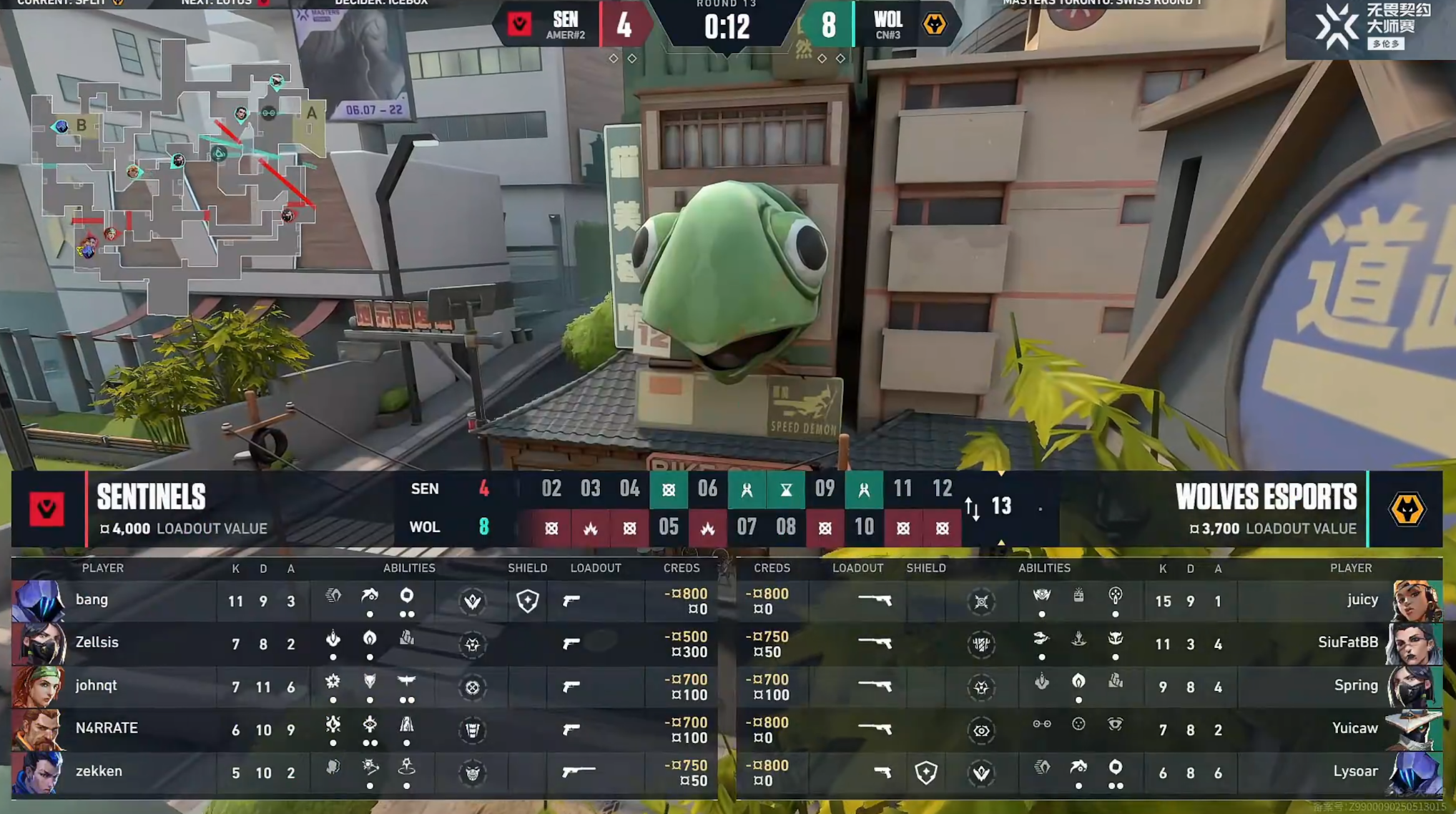Click bang's shield icon in the Shield column
1456x814 pixels.
tap(528, 601)
